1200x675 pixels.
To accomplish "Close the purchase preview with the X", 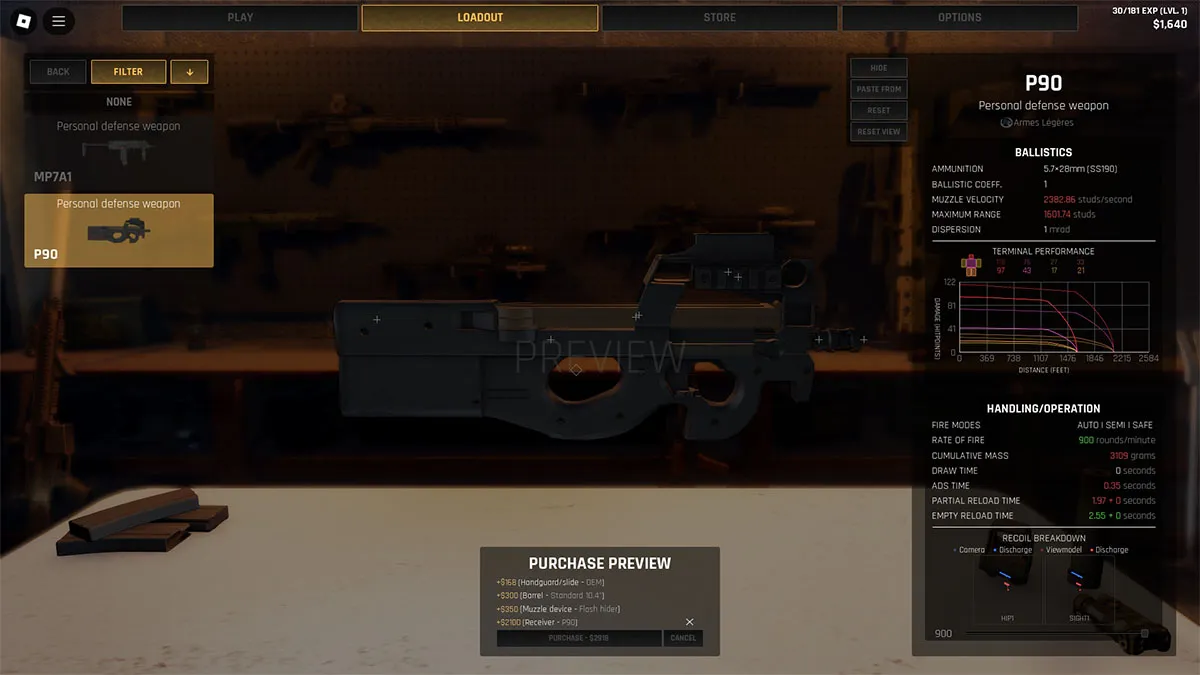I will 689,622.
